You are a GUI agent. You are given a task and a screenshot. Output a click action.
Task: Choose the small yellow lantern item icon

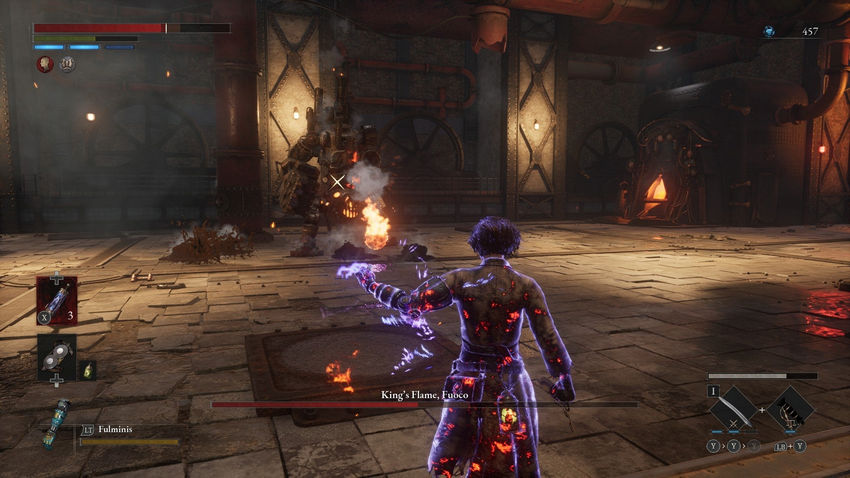(x=87, y=369)
